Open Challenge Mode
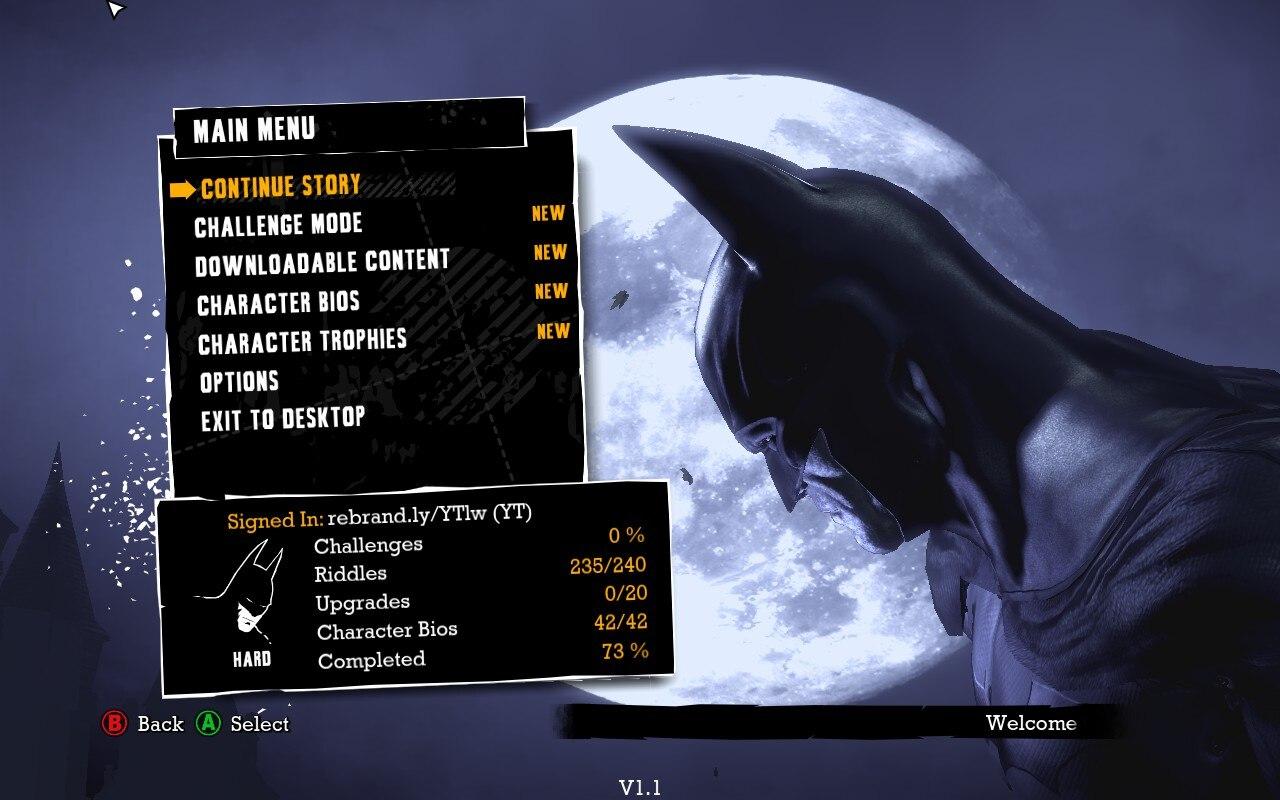Screen dimensions: 1280x800 tap(278, 225)
